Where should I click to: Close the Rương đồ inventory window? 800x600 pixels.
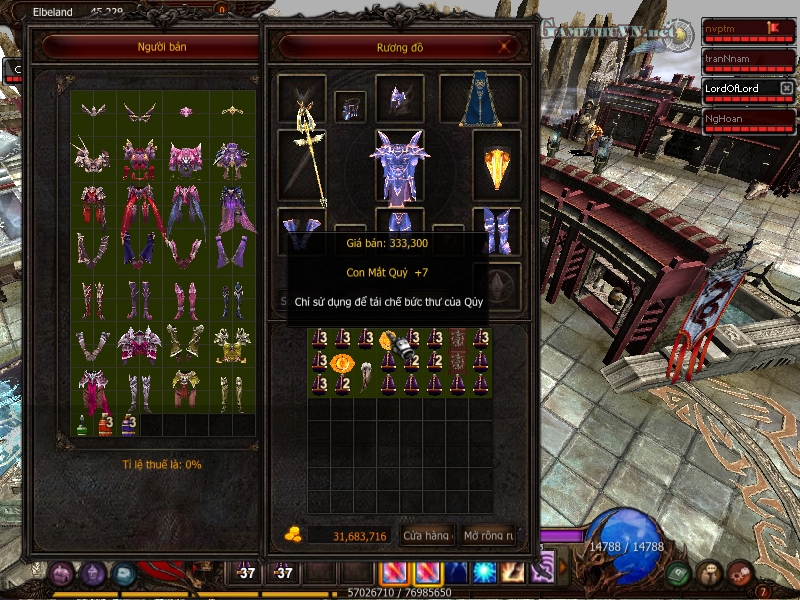505,46
